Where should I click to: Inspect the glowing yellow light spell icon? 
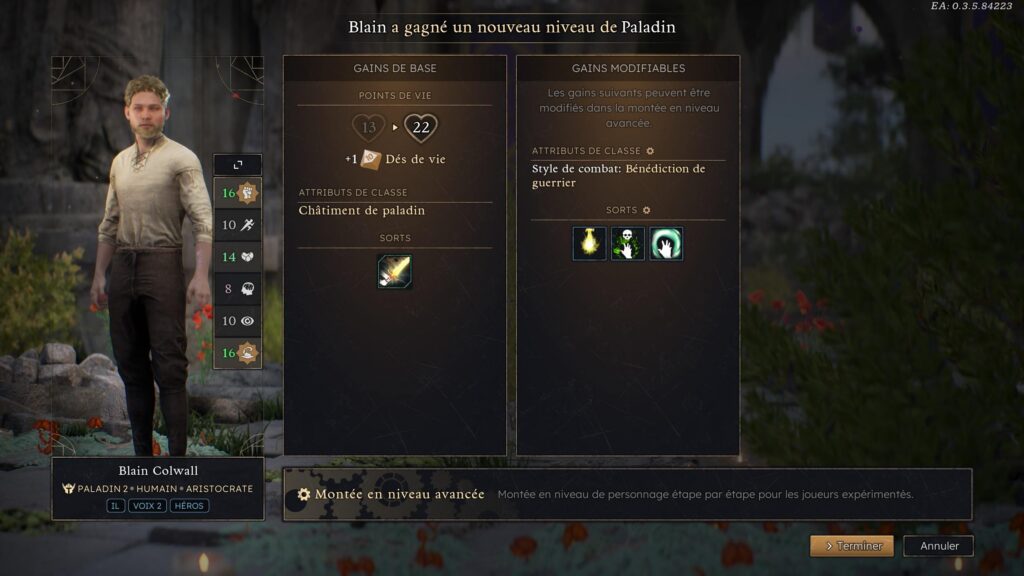click(589, 244)
